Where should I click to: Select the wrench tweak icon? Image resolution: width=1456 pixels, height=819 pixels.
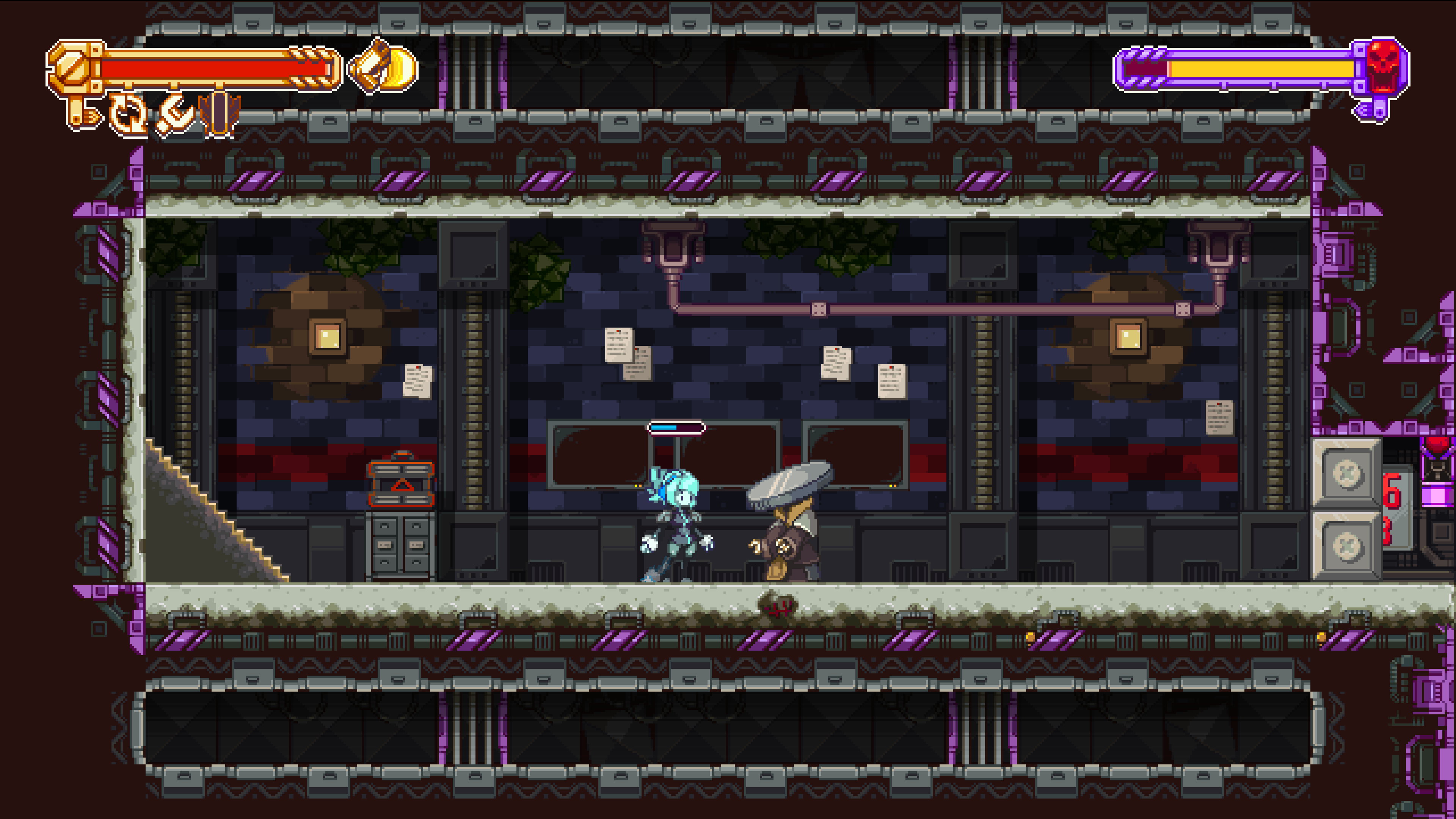point(175,115)
